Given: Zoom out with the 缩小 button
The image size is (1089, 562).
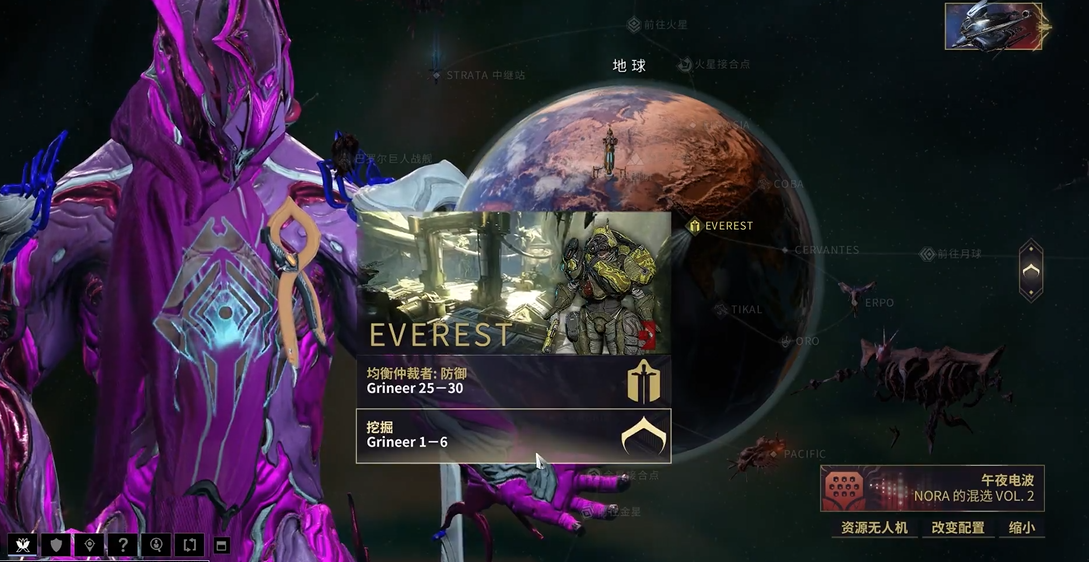Looking at the screenshot, I should [1022, 527].
